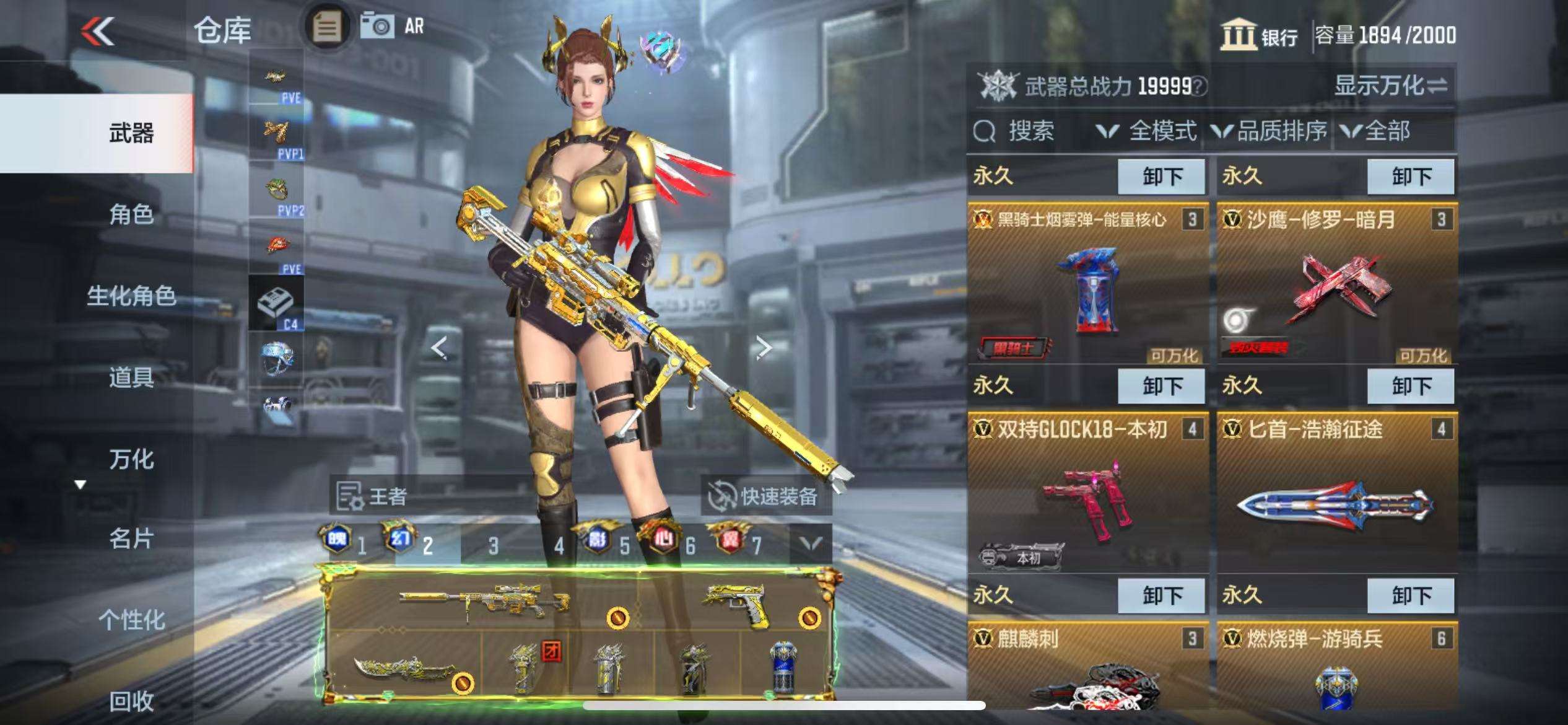Select the 沙鹰-修罗-暗月 weapon card

[1336, 285]
